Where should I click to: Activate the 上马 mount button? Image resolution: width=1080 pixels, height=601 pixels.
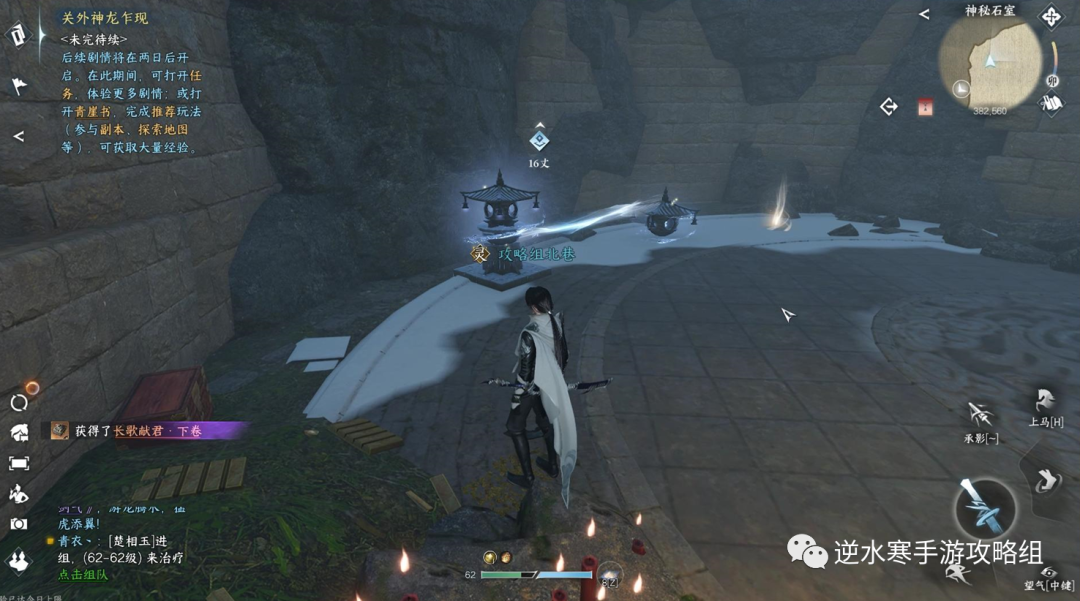point(1045,403)
